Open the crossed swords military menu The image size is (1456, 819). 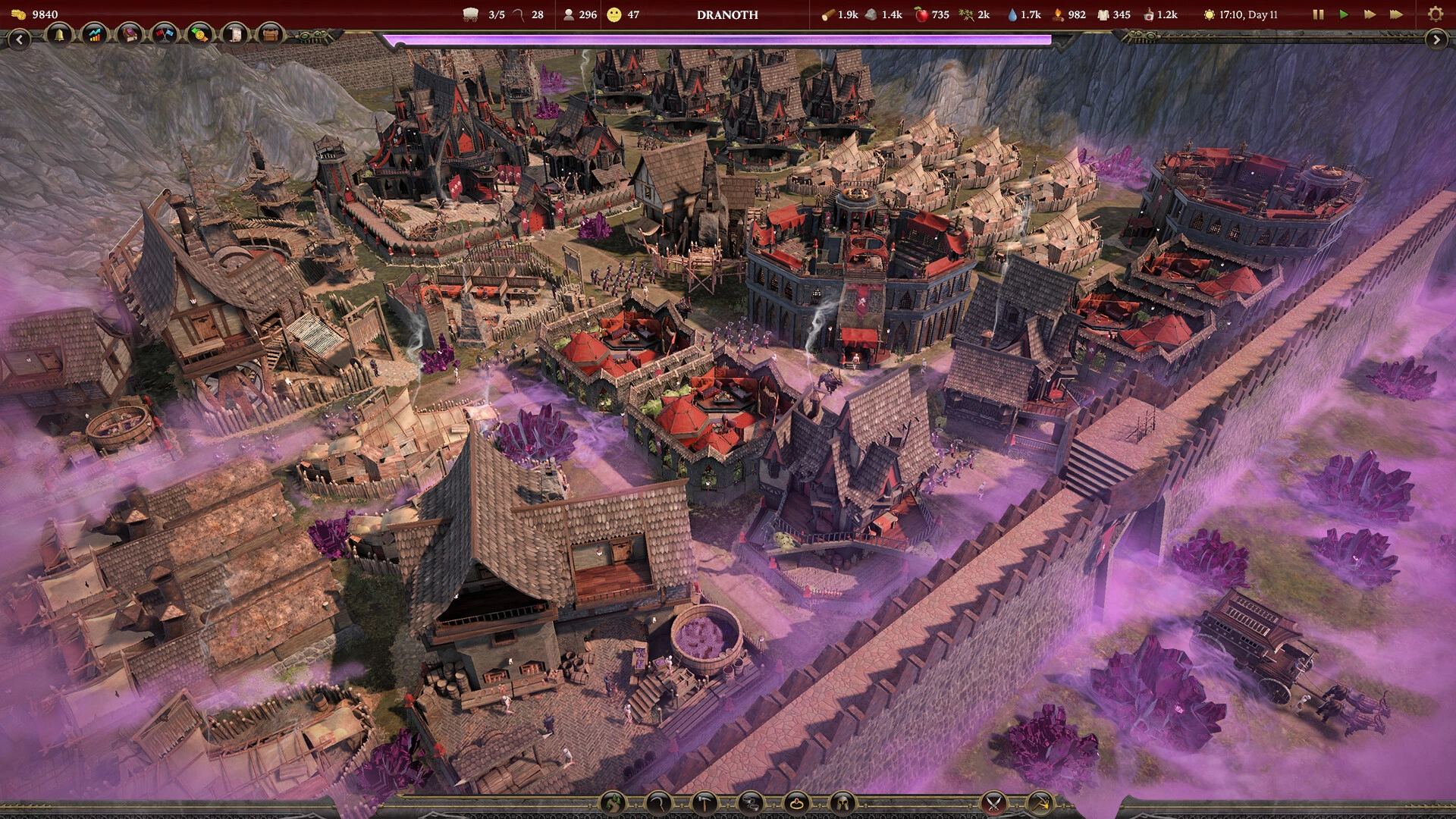(x=993, y=802)
